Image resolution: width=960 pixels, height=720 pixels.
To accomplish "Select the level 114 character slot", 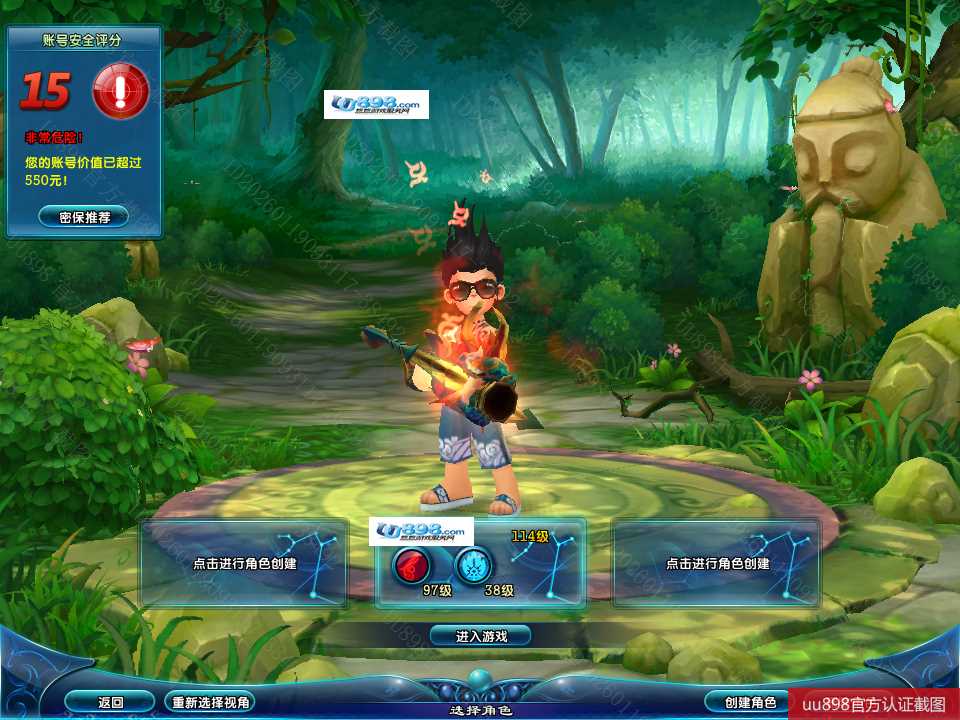I will (480, 565).
